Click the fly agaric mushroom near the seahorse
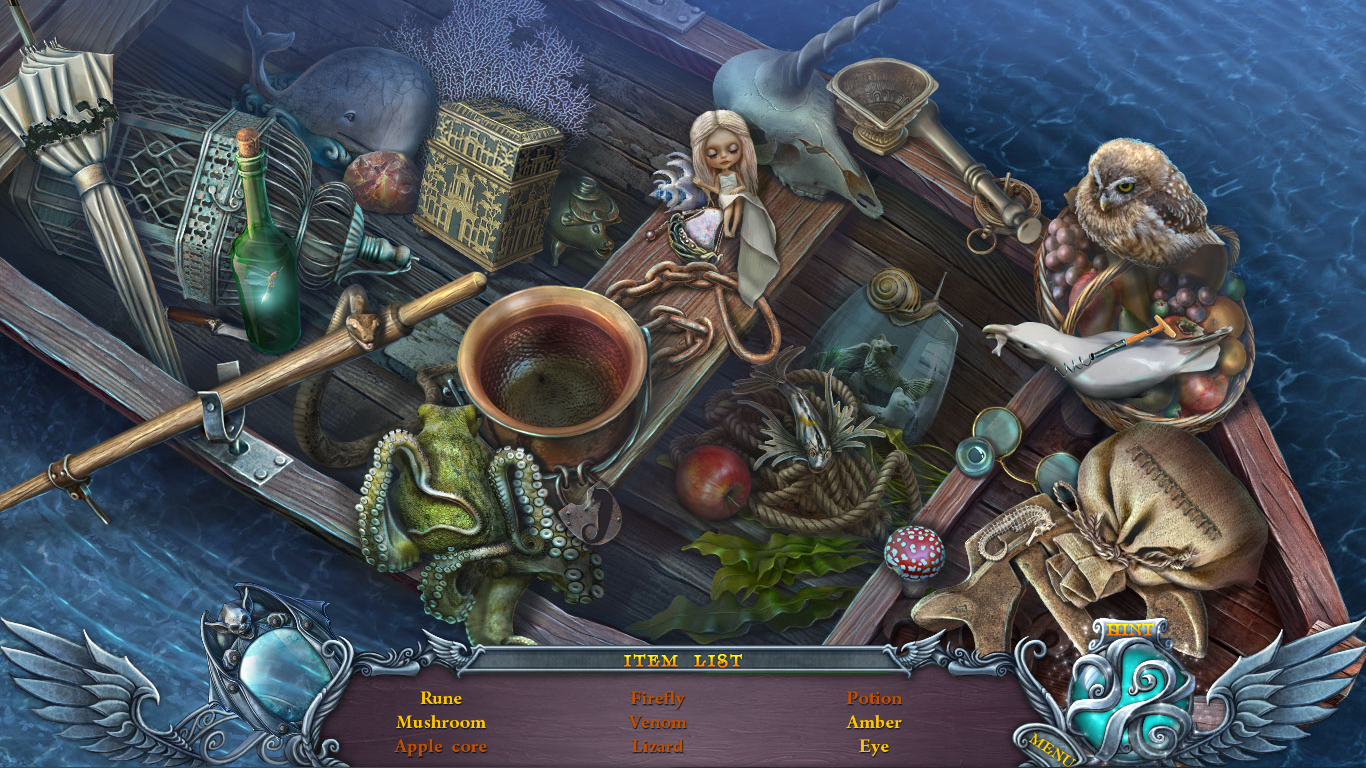Screen dimensions: 1366x768 pos(913,549)
